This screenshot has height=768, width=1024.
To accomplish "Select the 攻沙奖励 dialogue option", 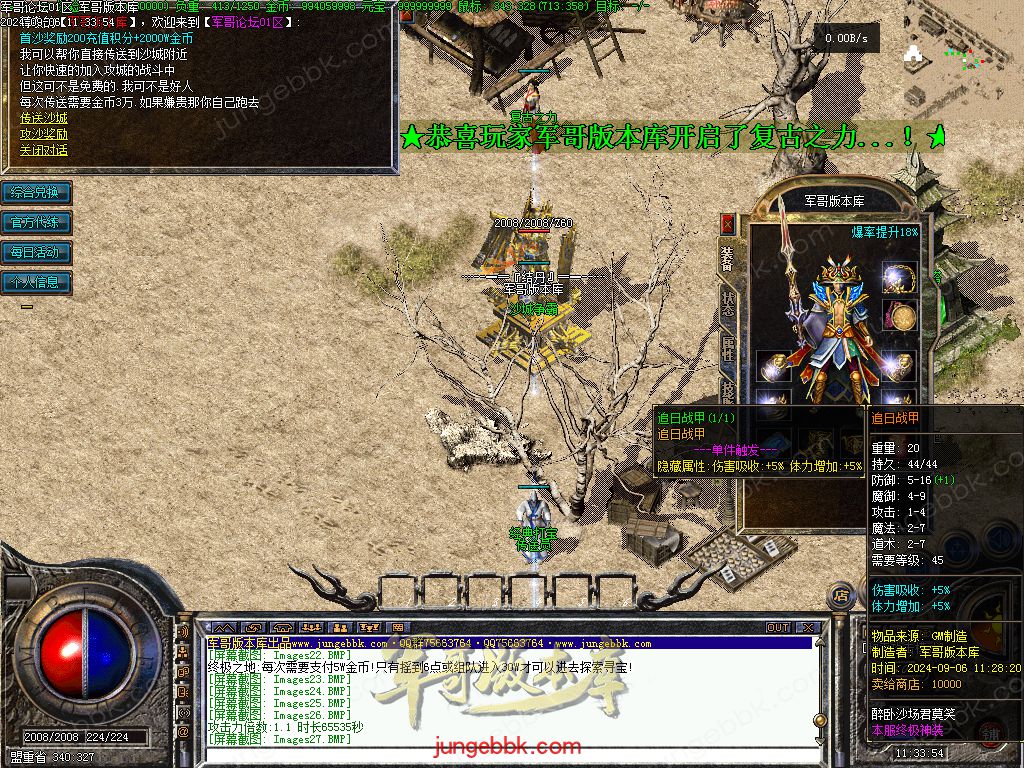I will [x=44, y=134].
